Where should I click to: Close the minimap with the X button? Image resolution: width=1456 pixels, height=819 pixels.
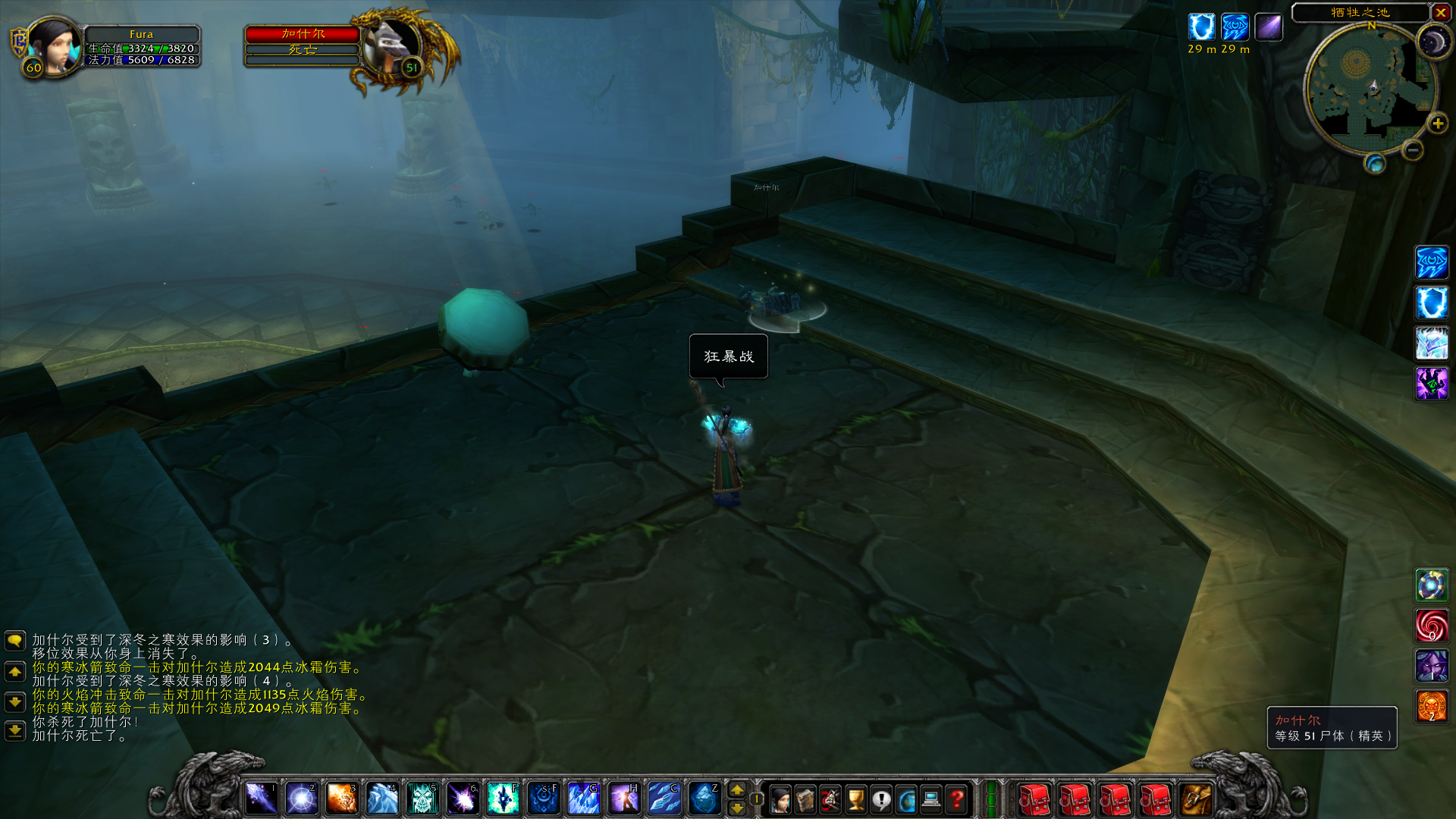(1441, 12)
